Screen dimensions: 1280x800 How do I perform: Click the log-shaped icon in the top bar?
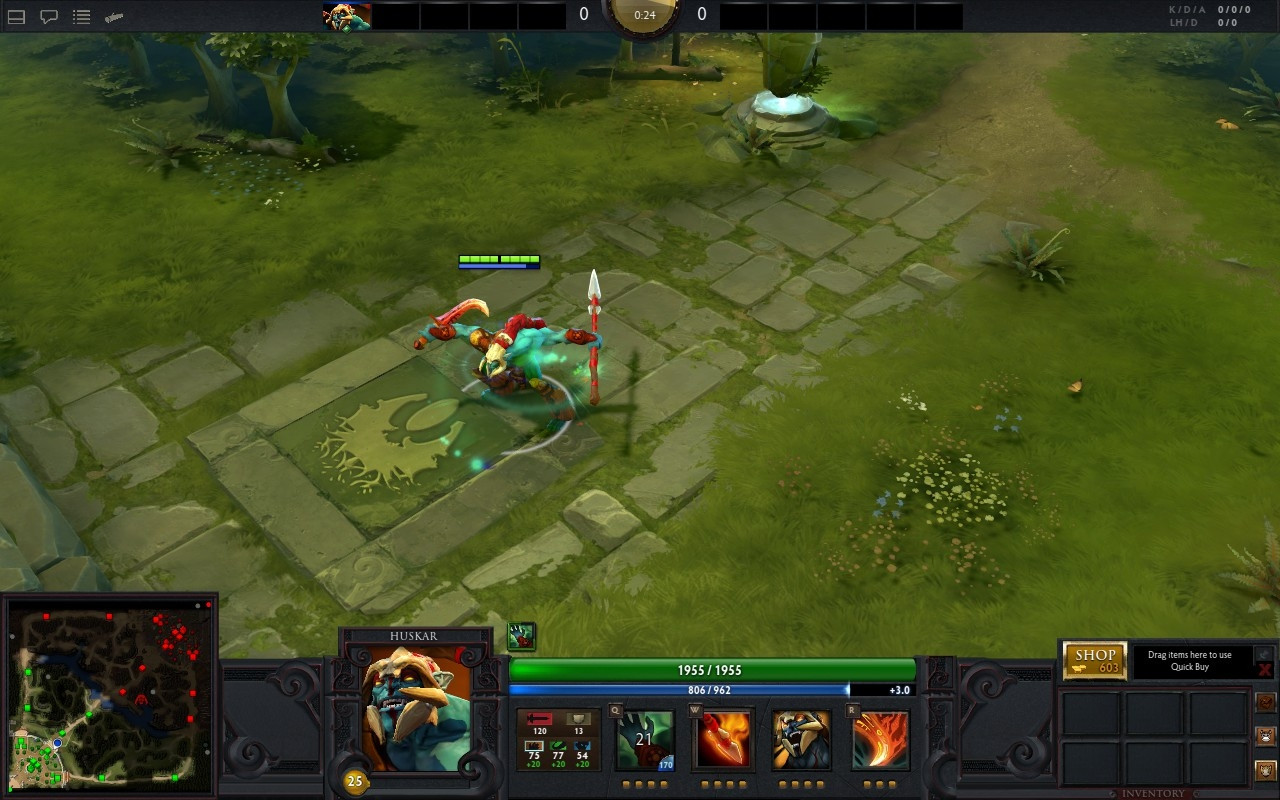[114, 17]
